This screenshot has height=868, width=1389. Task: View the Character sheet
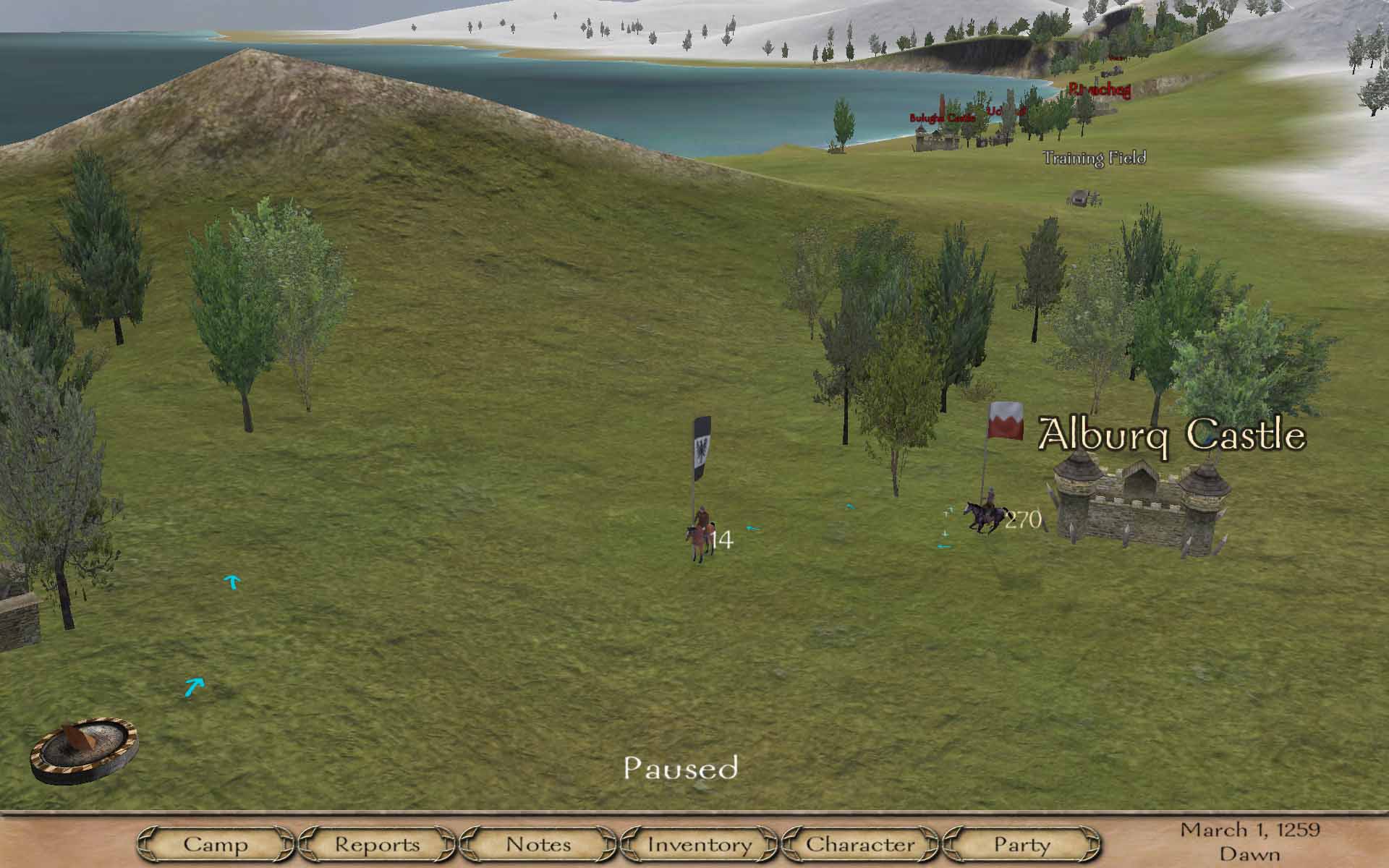[x=860, y=844]
